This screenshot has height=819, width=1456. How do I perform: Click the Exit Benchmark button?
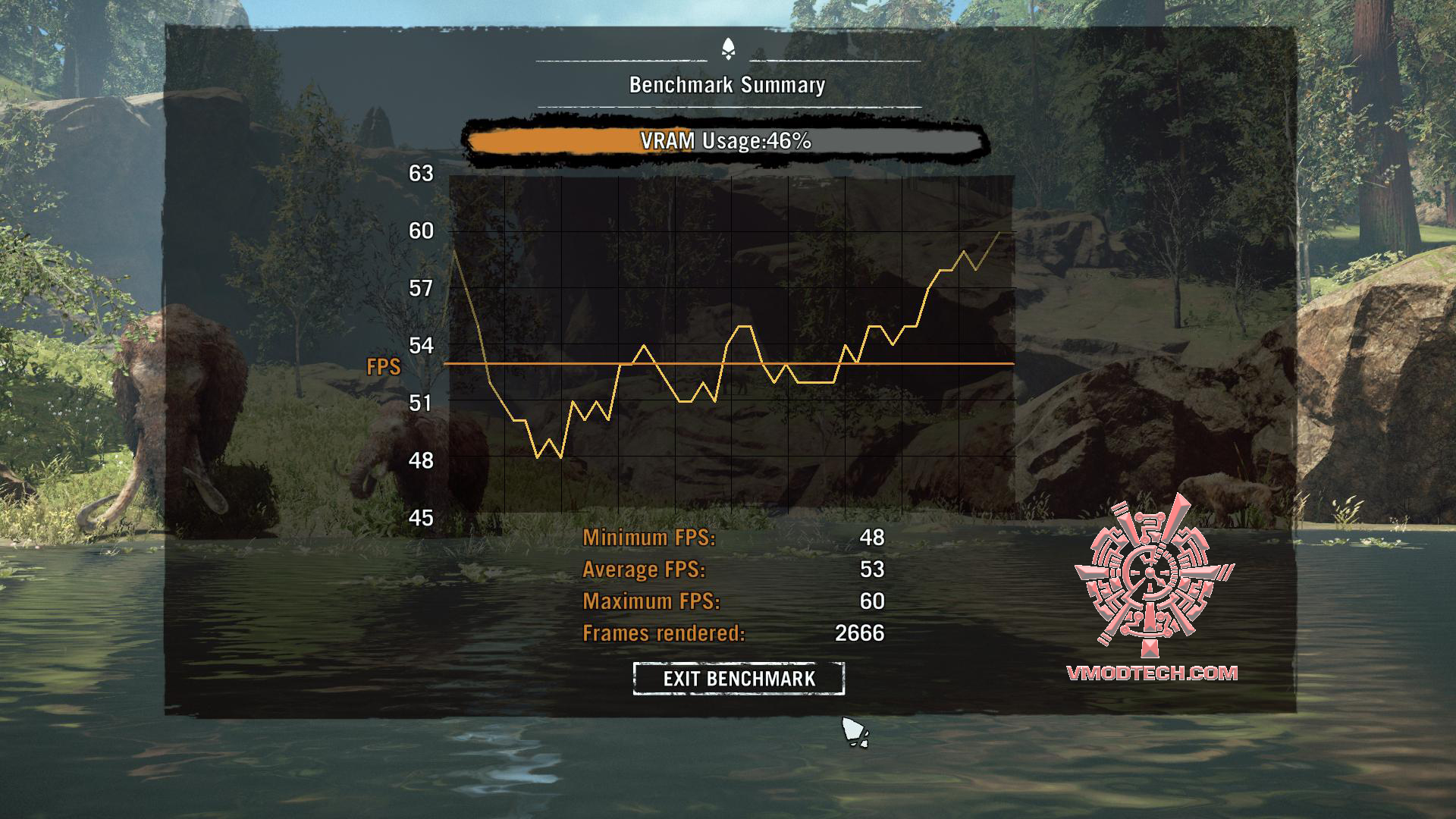coord(739,678)
